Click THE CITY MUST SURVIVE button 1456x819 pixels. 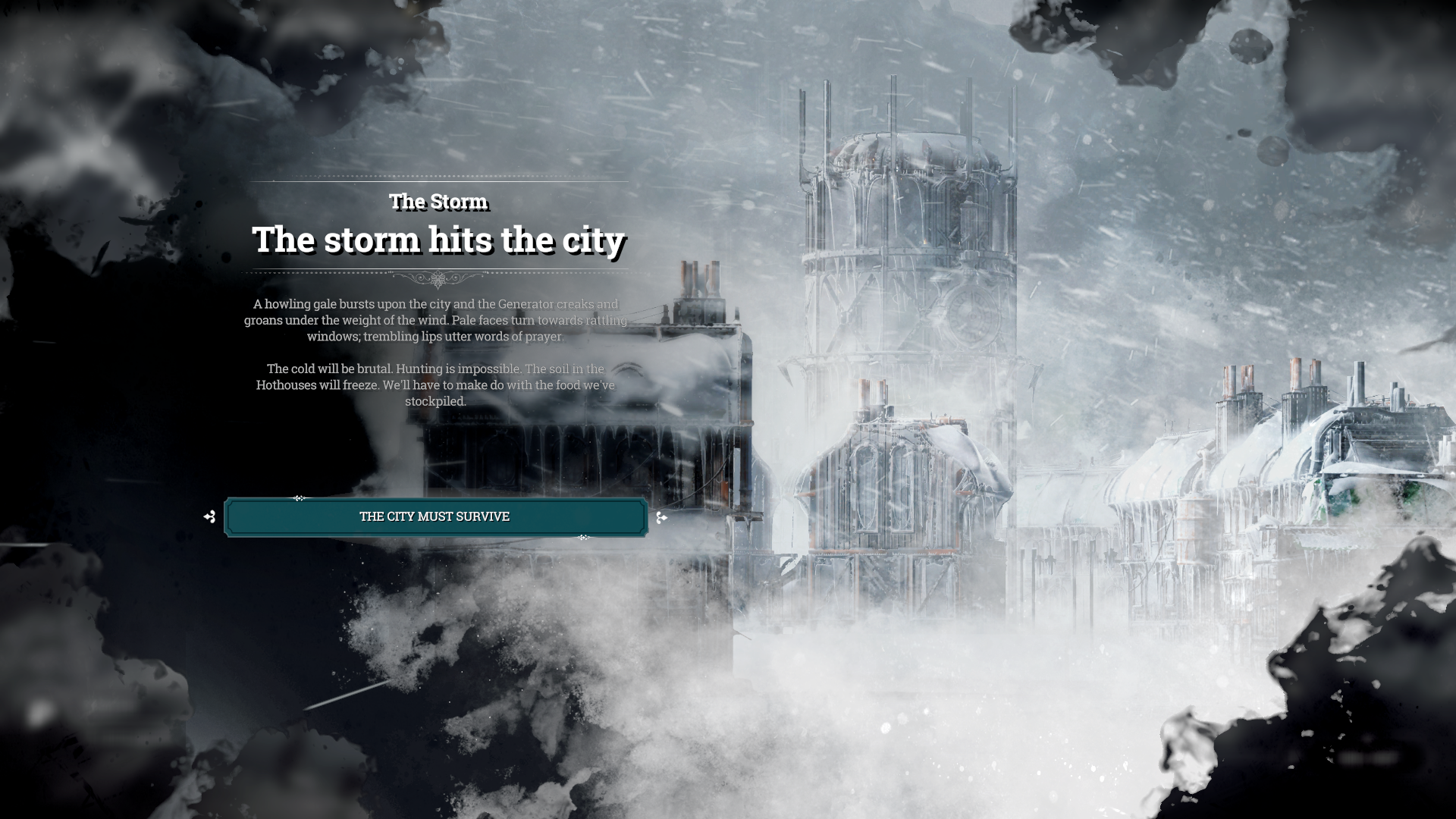click(x=436, y=516)
